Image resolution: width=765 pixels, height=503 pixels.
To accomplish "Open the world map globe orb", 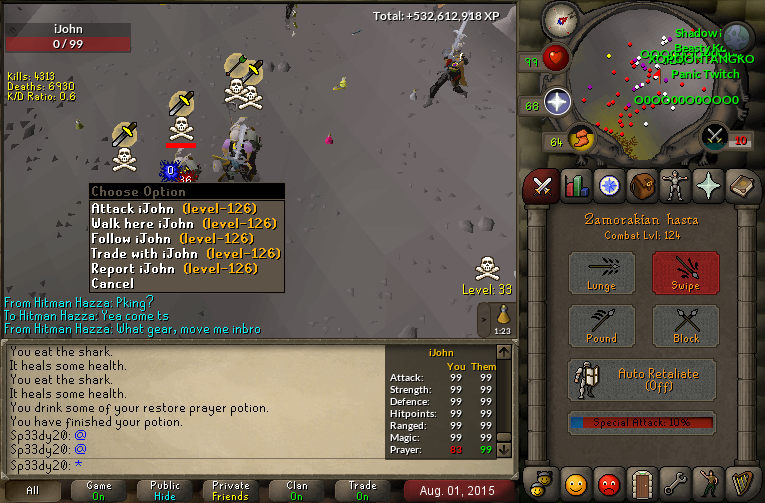I will tap(737, 38).
